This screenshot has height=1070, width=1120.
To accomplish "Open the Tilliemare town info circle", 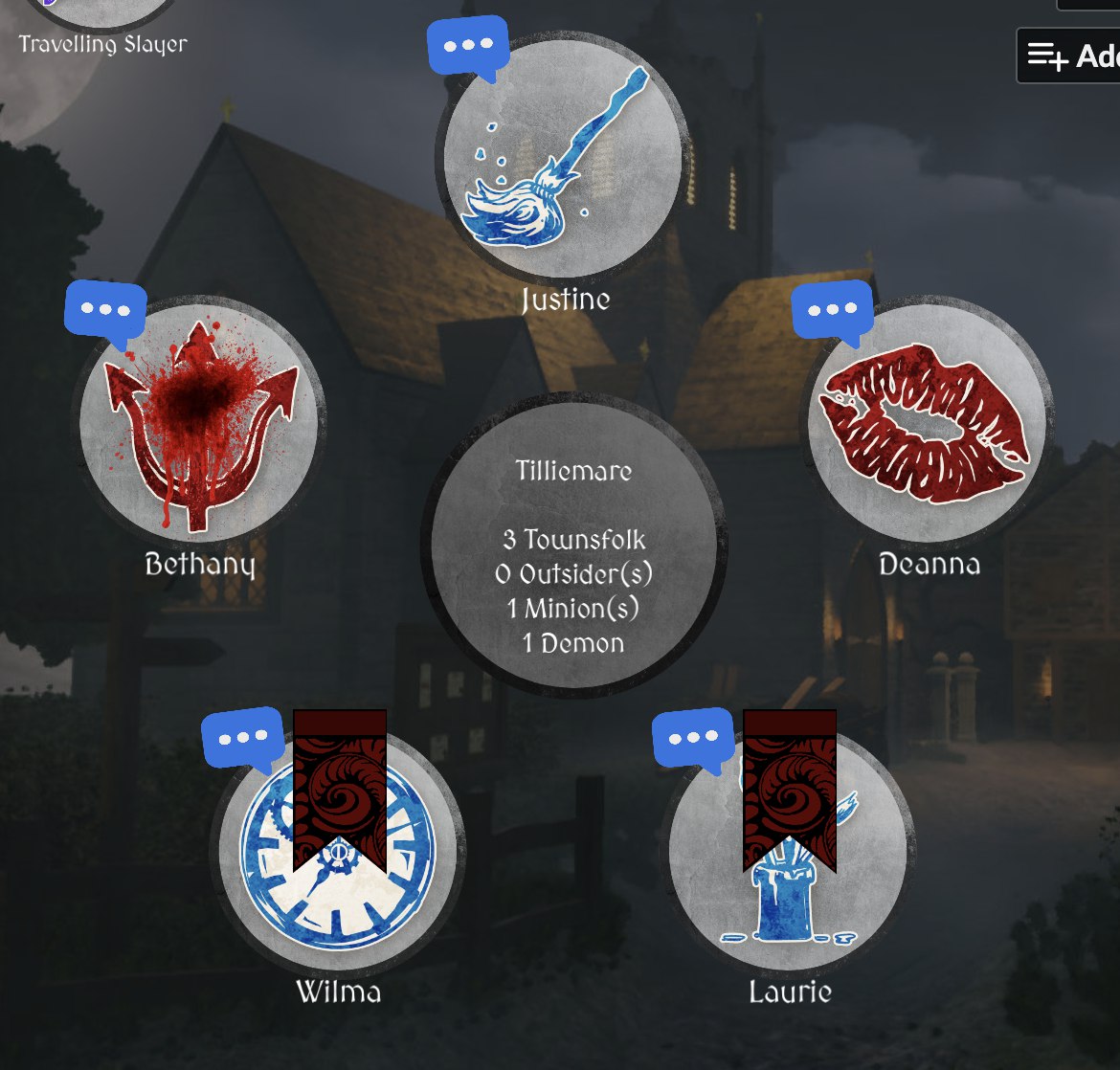I will [x=573, y=545].
